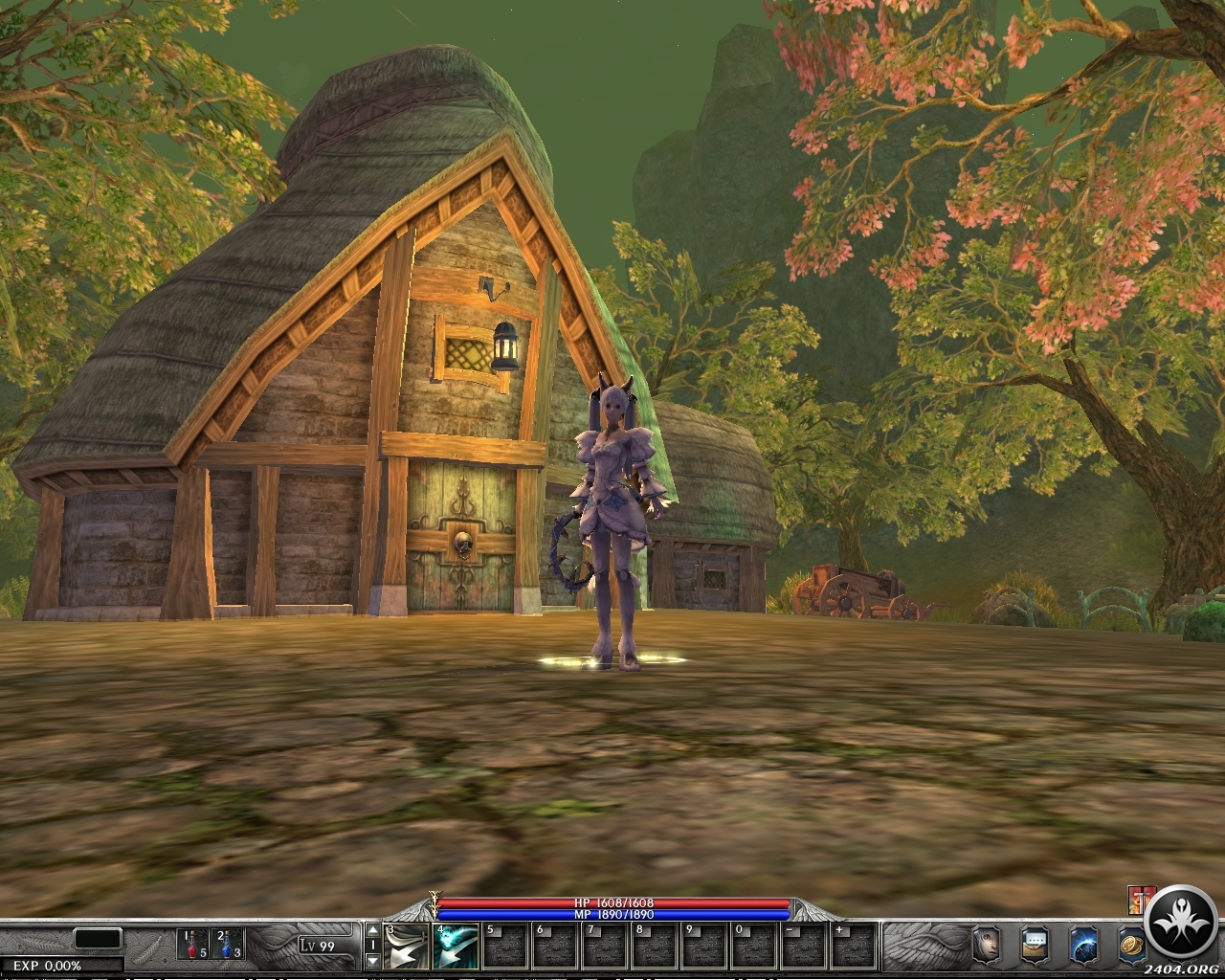Click the hotbar page up arrow
The image size is (1225, 980).
(373, 930)
